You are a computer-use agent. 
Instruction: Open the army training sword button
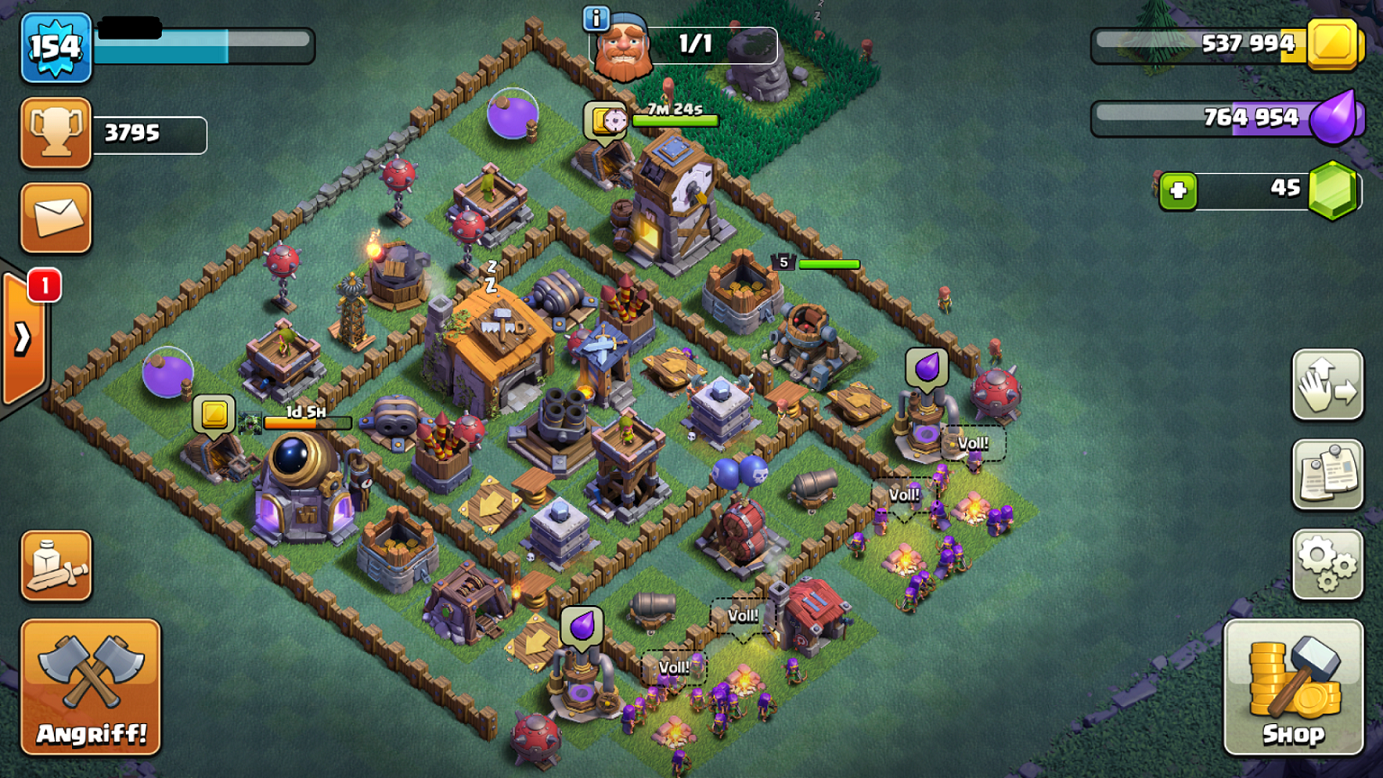(x=56, y=566)
